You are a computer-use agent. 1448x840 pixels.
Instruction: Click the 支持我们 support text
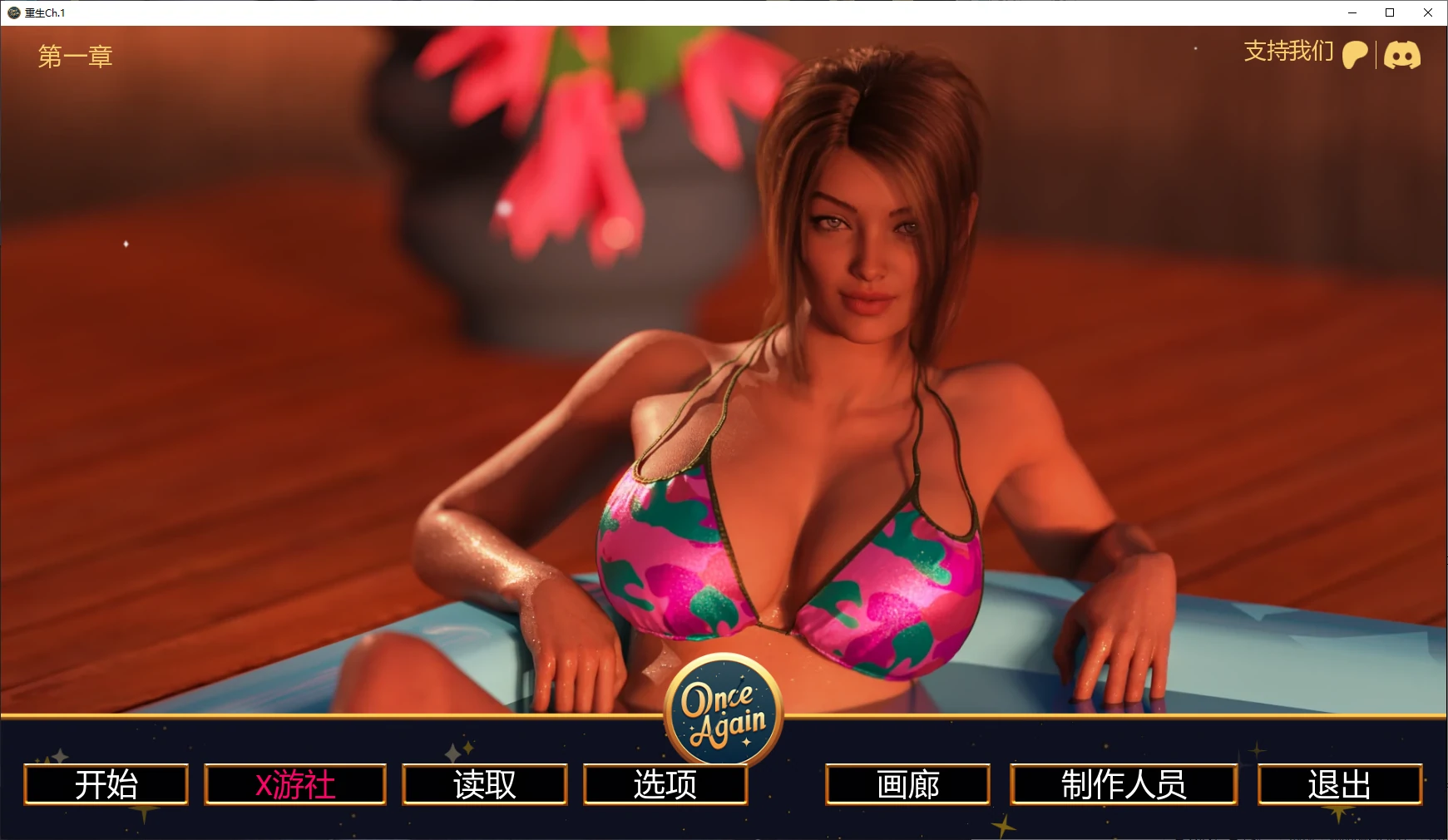coord(1288,52)
